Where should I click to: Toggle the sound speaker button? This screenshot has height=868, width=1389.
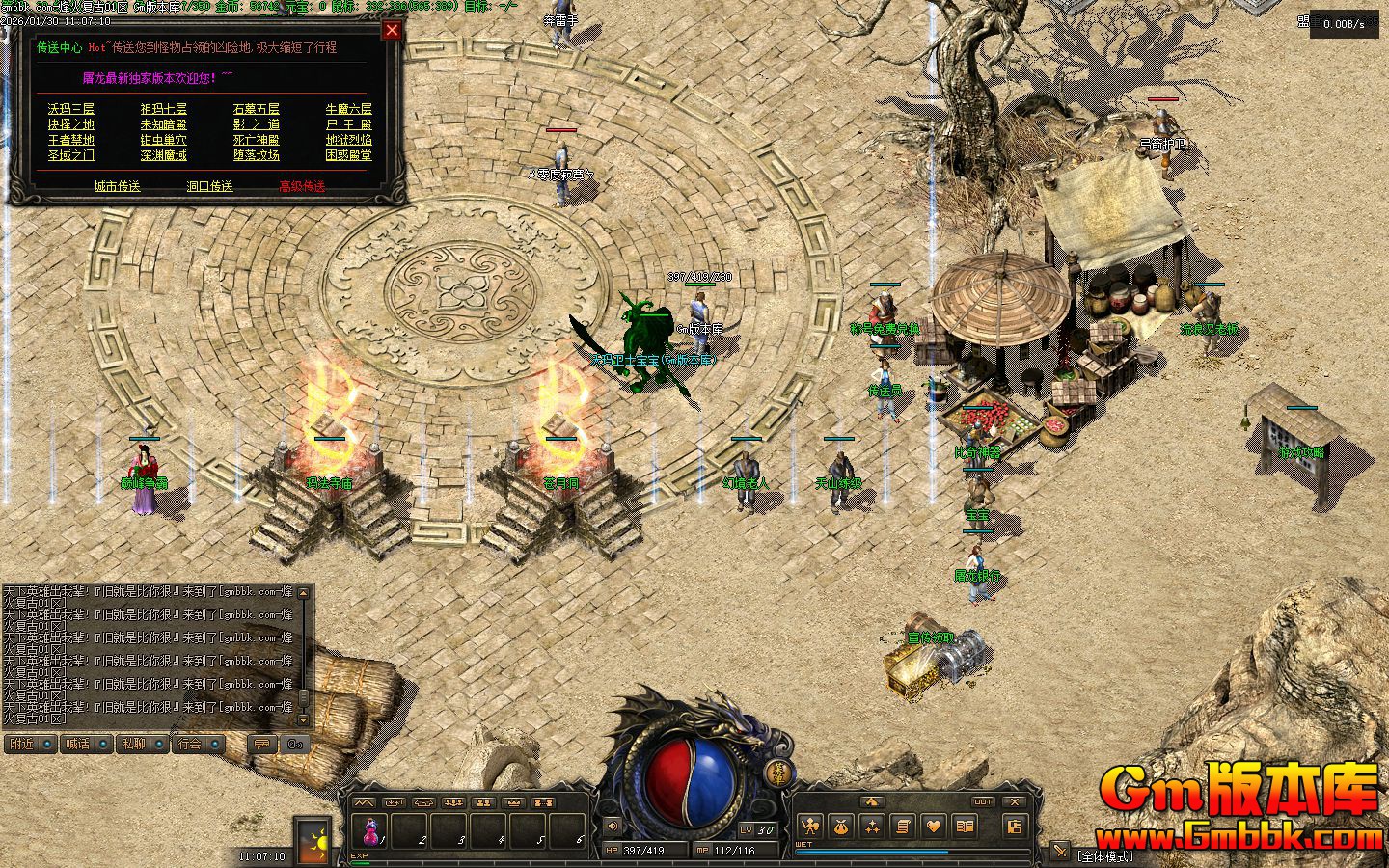[612, 826]
